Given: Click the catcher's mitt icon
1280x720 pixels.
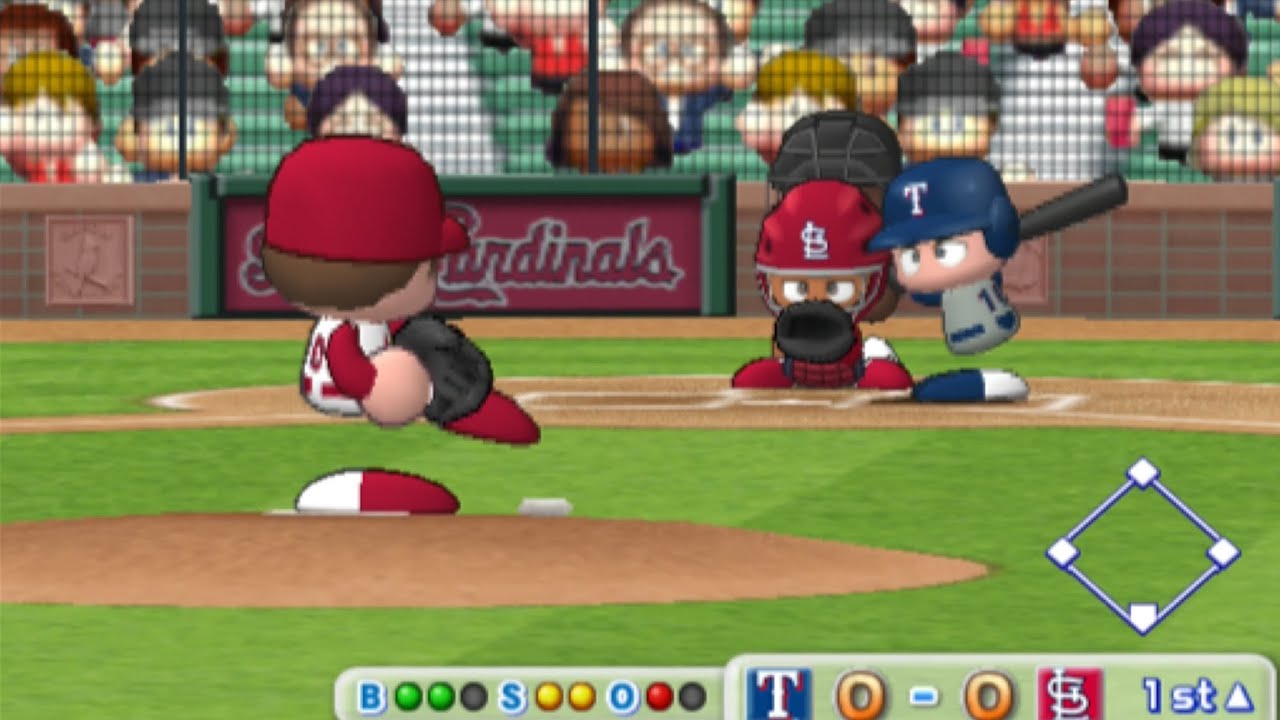Looking at the screenshot, I should [x=817, y=330].
